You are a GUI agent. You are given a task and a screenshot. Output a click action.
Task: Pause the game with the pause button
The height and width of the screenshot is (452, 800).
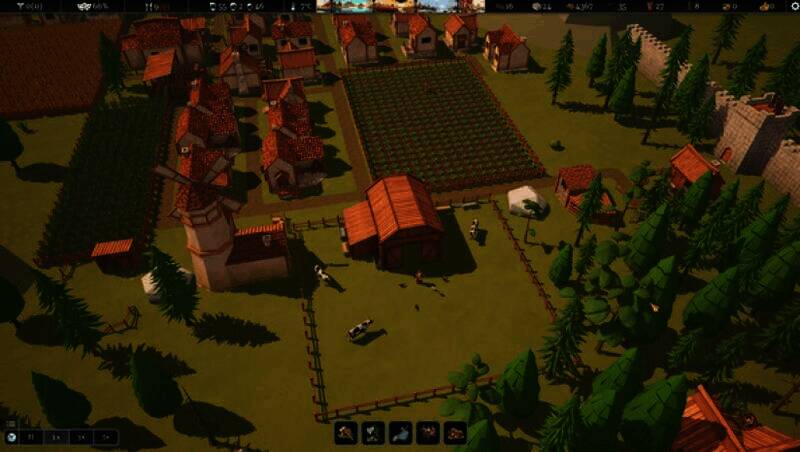coord(32,437)
